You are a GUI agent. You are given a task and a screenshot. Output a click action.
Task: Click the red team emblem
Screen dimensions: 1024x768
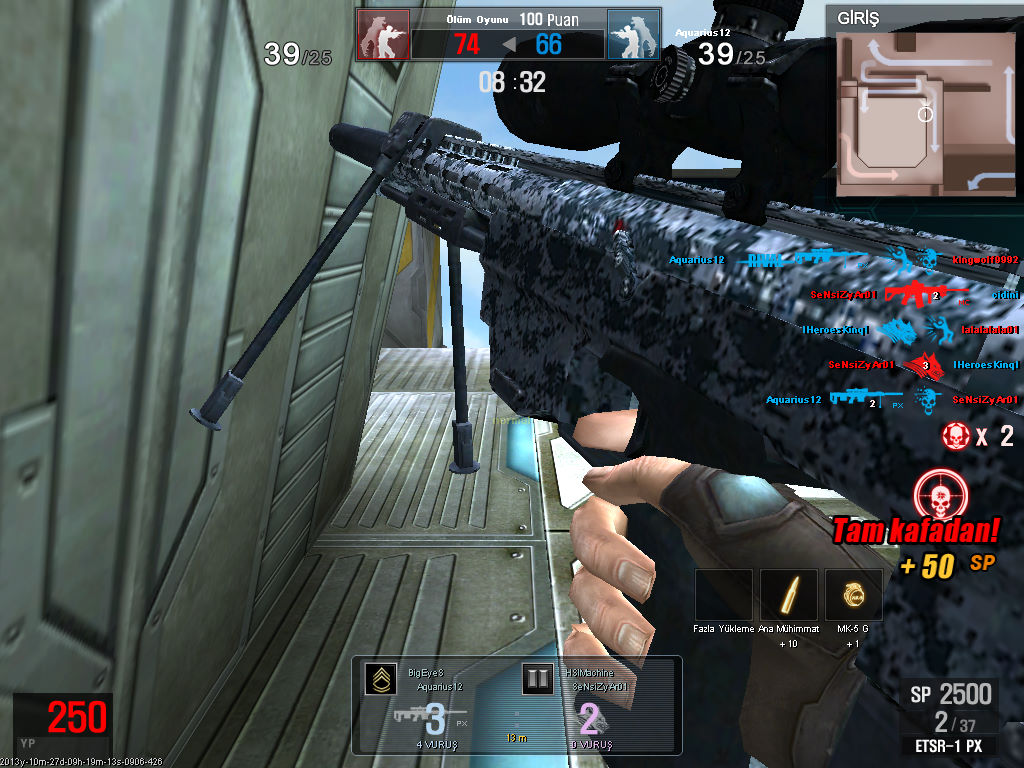click(383, 35)
